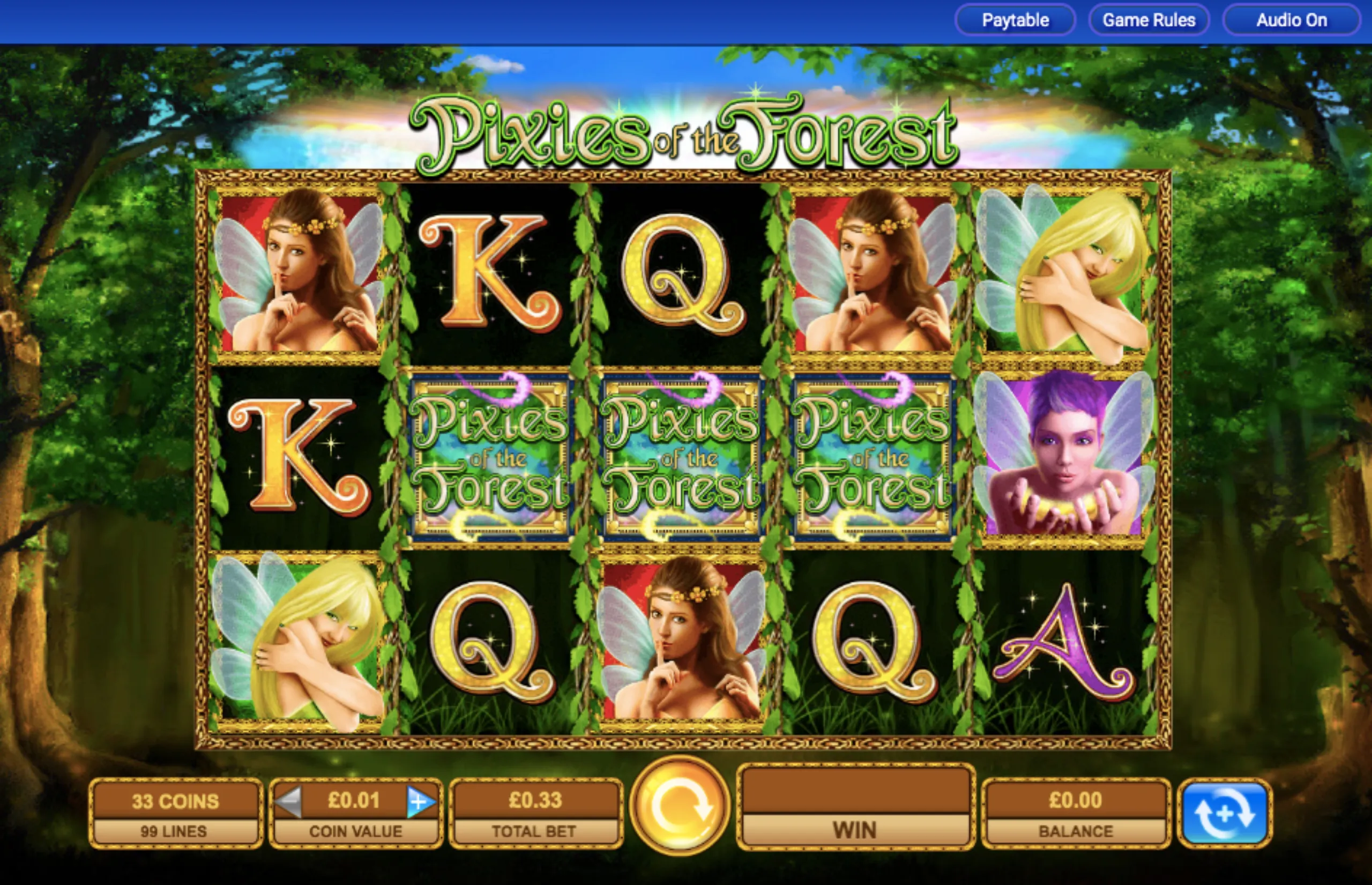Increase coin value with the plus arrow

pos(420,800)
